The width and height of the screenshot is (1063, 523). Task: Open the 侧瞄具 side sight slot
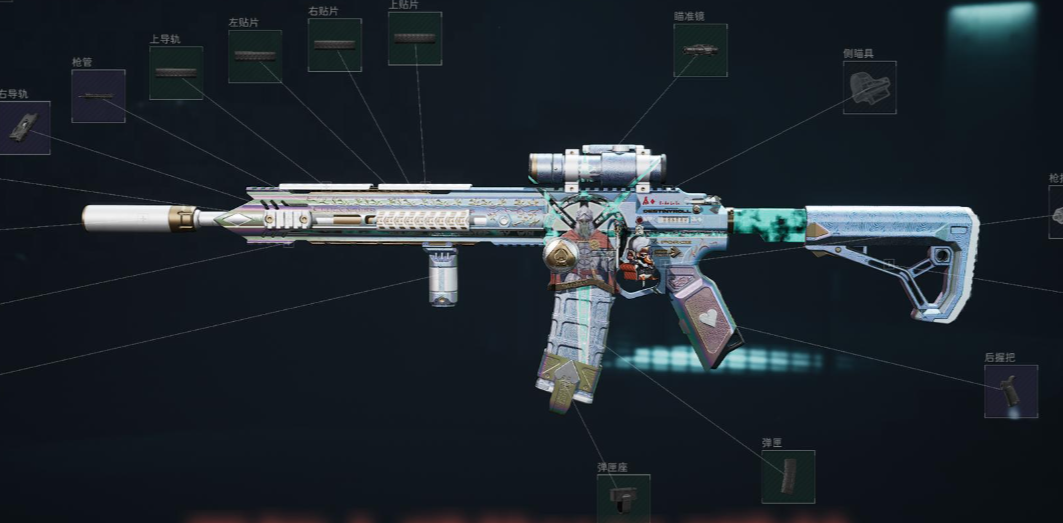pyautogui.click(x=869, y=88)
